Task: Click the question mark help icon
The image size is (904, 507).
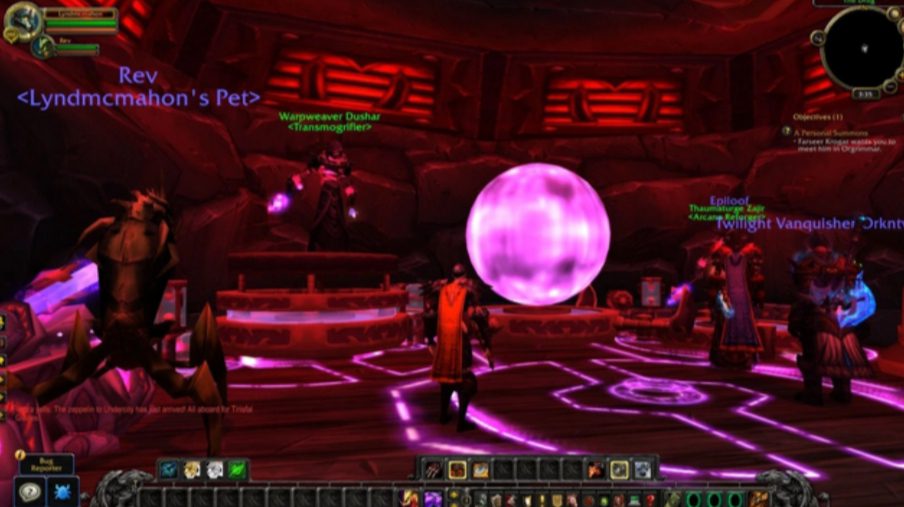Action: [x=29, y=491]
